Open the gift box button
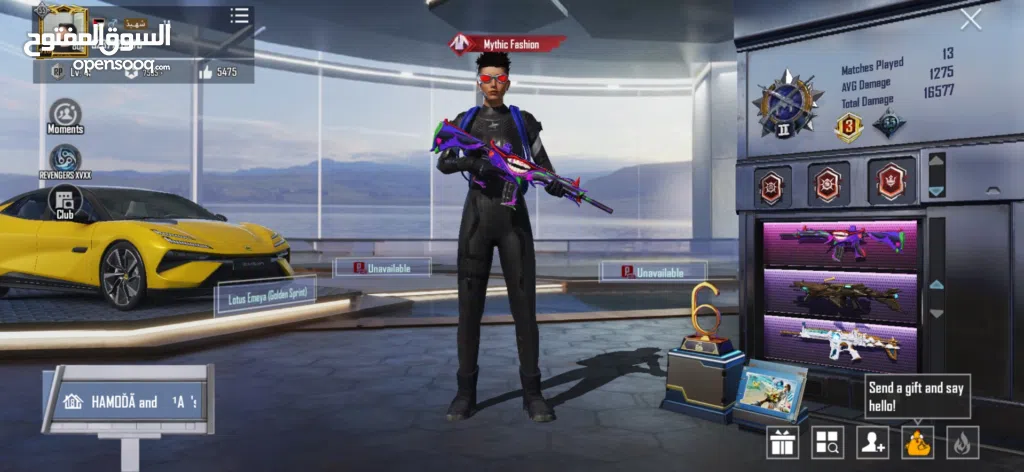Viewport: 1024px width, 472px height. (783, 442)
